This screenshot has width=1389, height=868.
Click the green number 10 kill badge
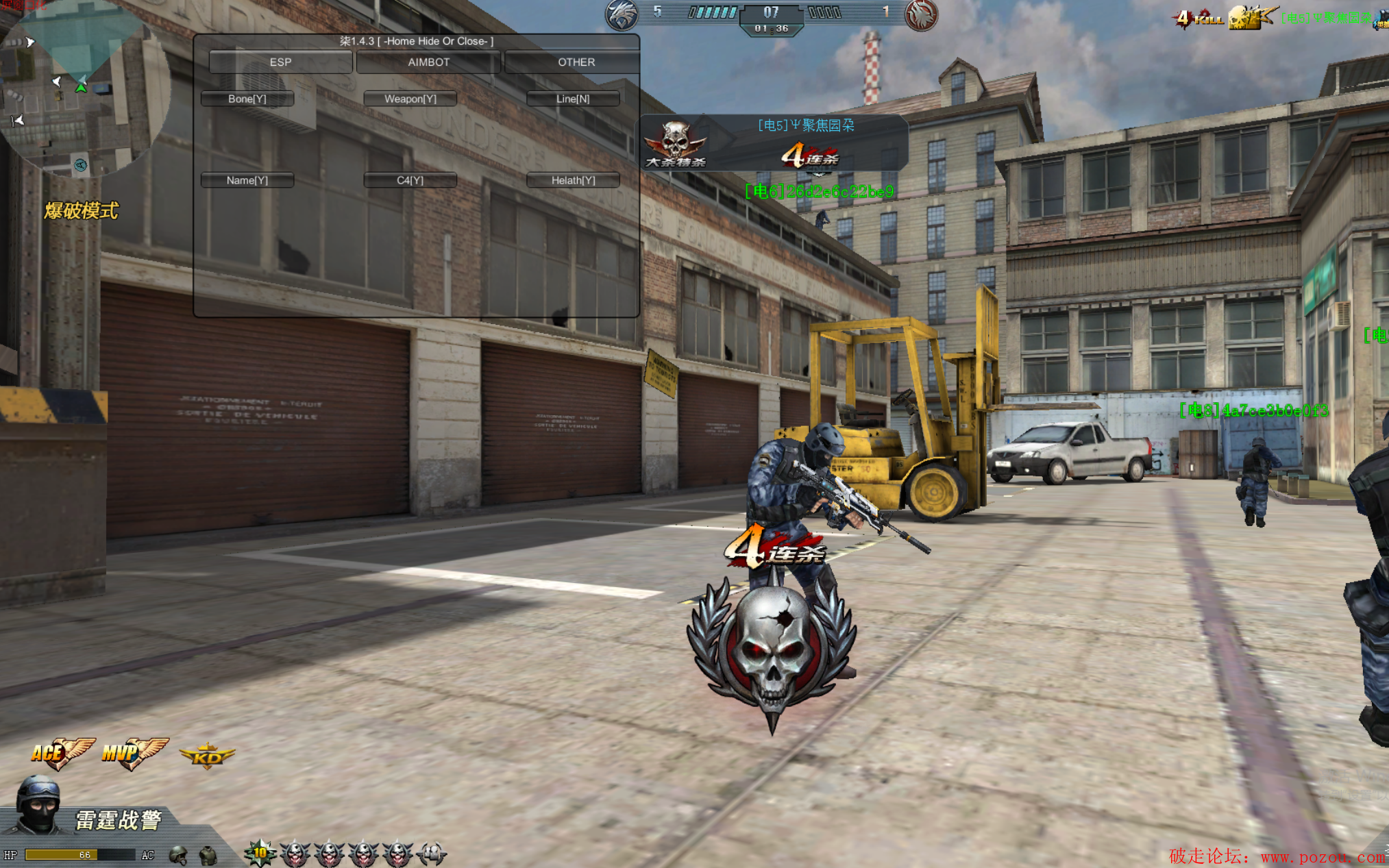tap(260, 853)
